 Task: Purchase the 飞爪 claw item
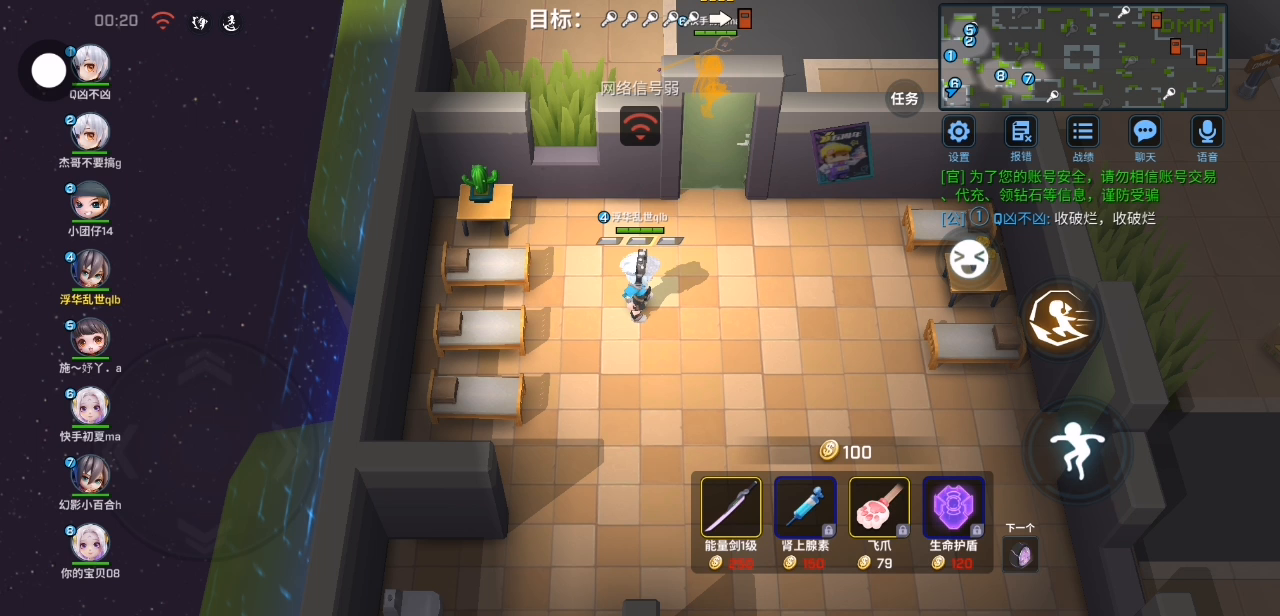pos(879,507)
